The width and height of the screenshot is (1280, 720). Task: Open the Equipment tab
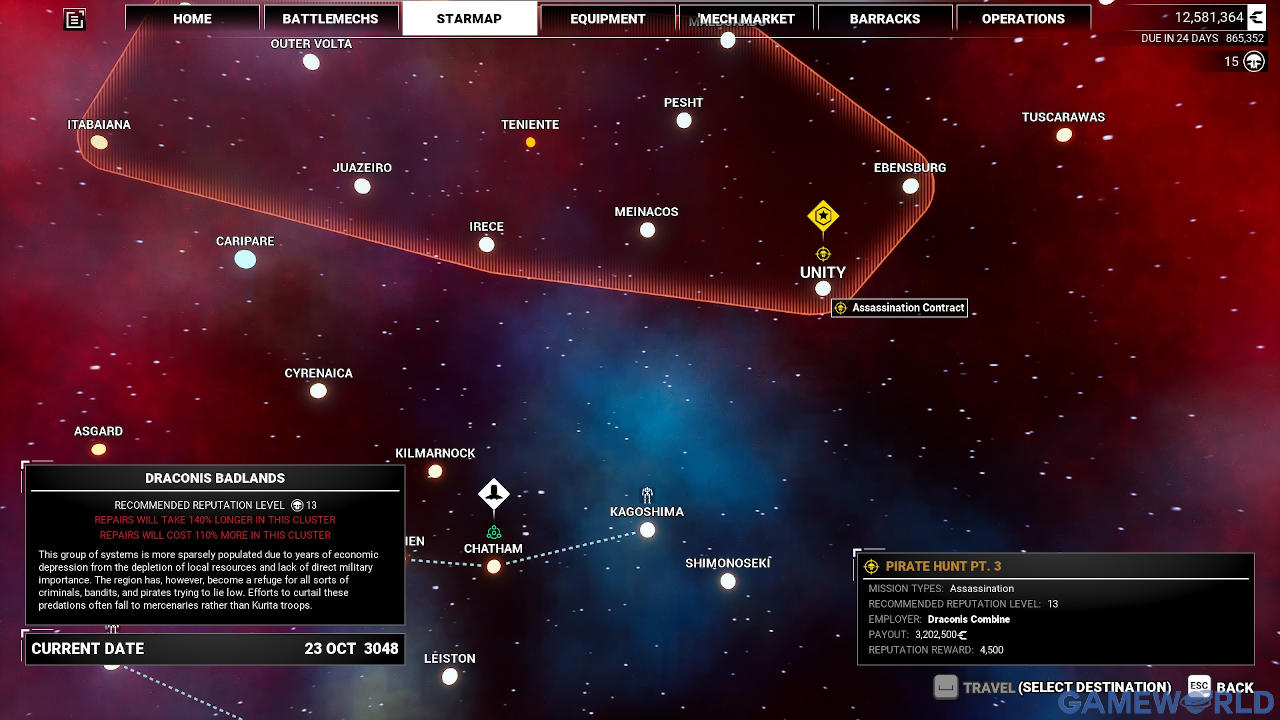point(607,19)
